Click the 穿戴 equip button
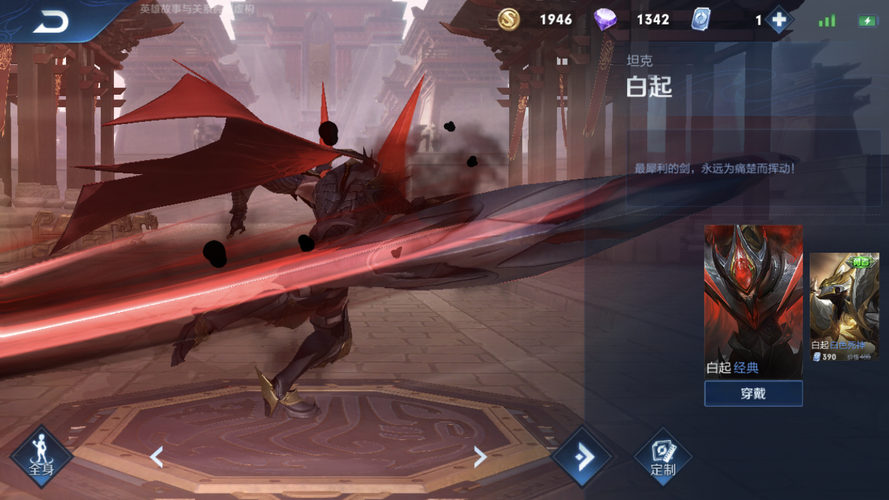Viewport: 889px width, 500px height. click(753, 393)
